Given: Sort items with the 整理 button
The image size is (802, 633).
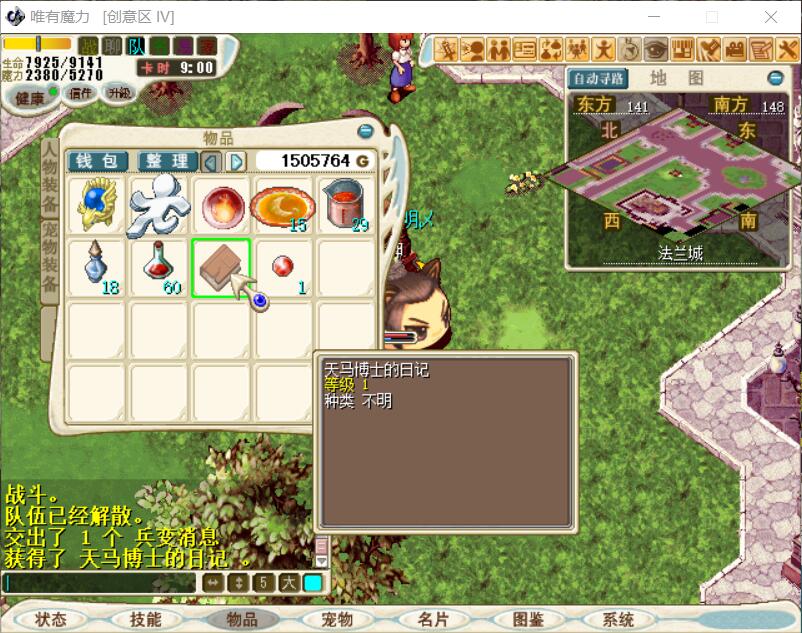Looking at the screenshot, I should (x=166, y=161).
